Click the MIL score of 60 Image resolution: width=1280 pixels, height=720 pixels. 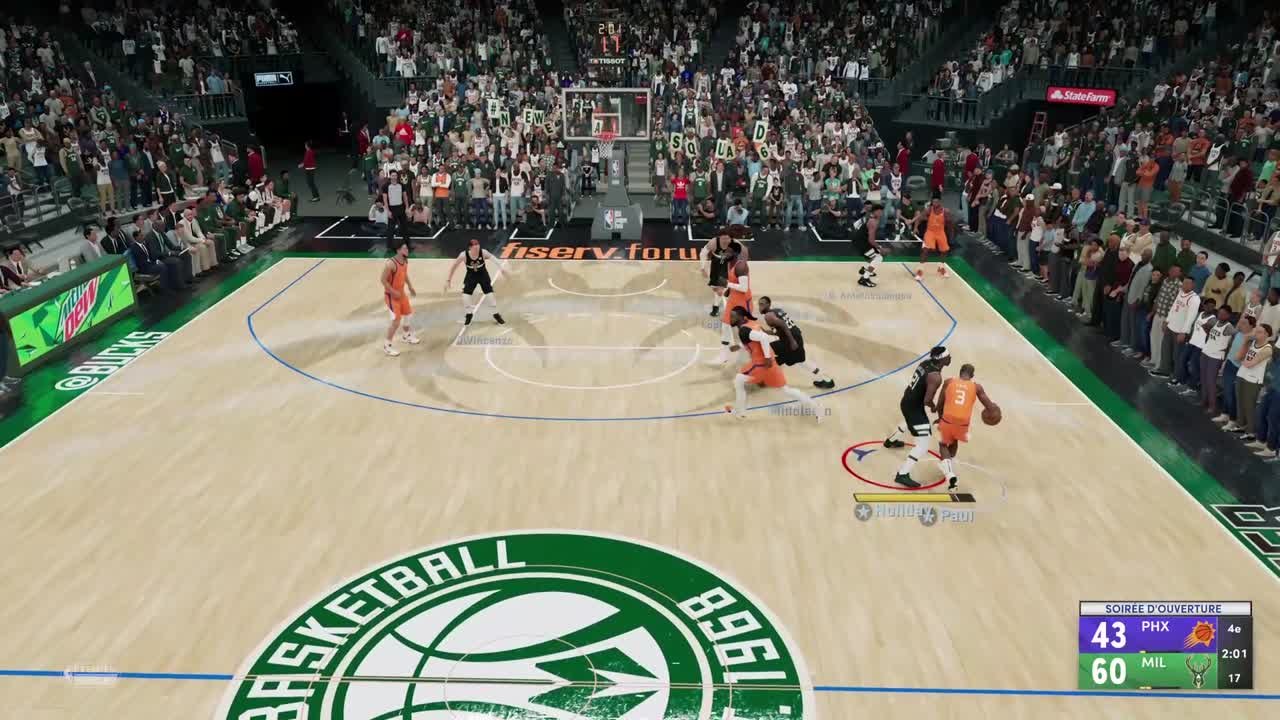pyautogui.click(x=1108, y=670)
